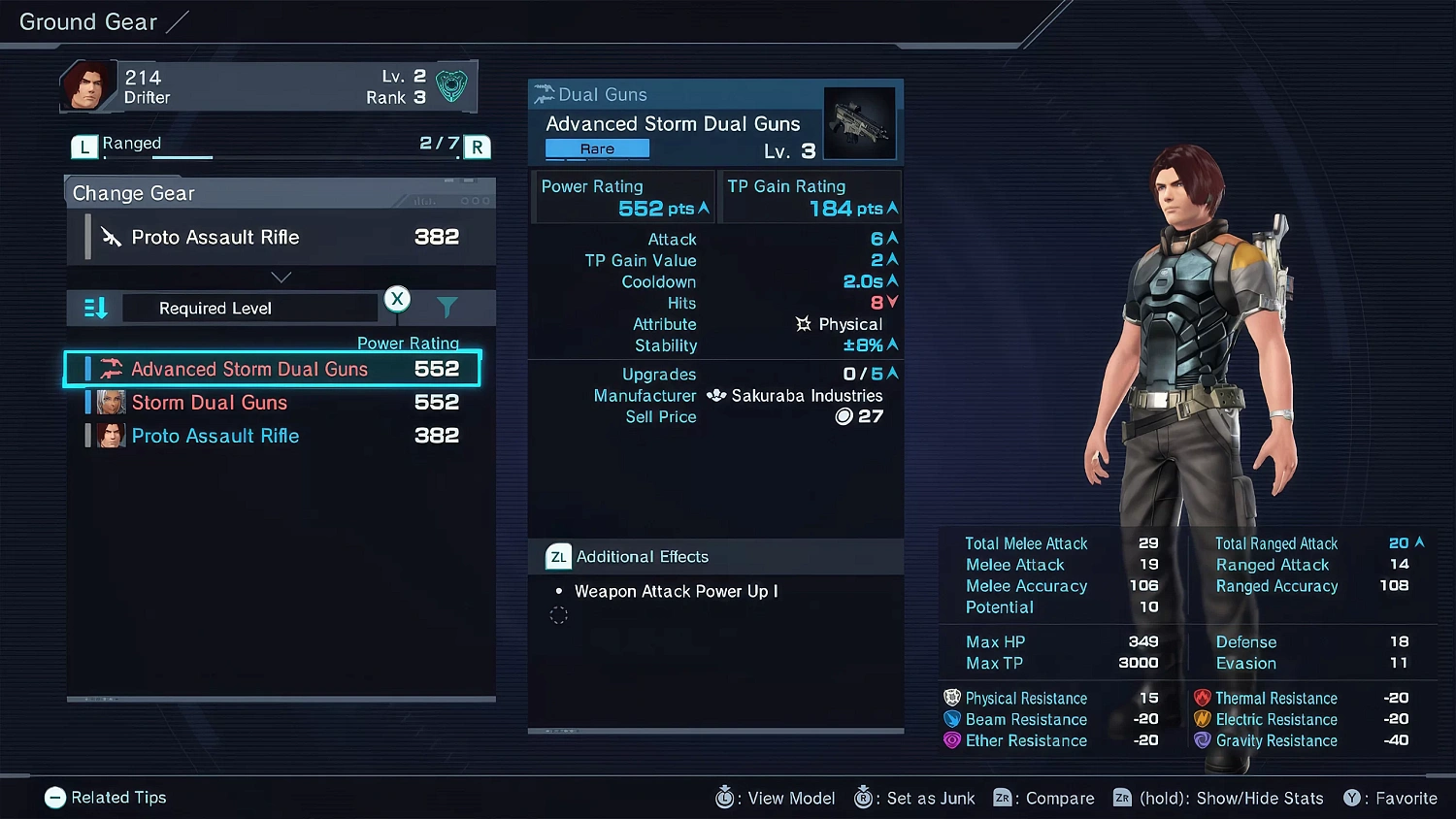Screen dimensions: 1456x819
Task: Toggle Favorite using the Y button prompt
Action: (1353, 798)
